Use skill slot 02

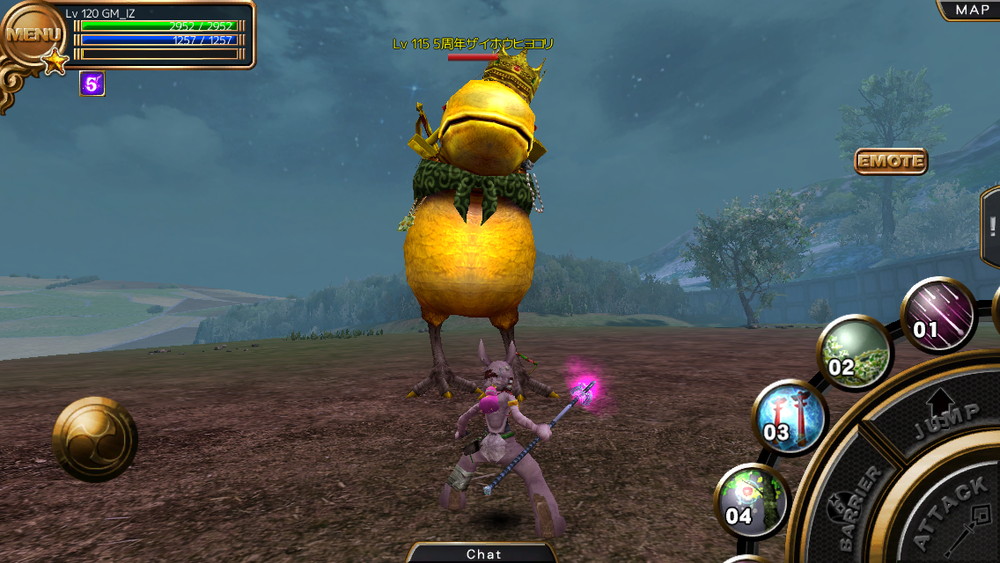coord(853,353)
